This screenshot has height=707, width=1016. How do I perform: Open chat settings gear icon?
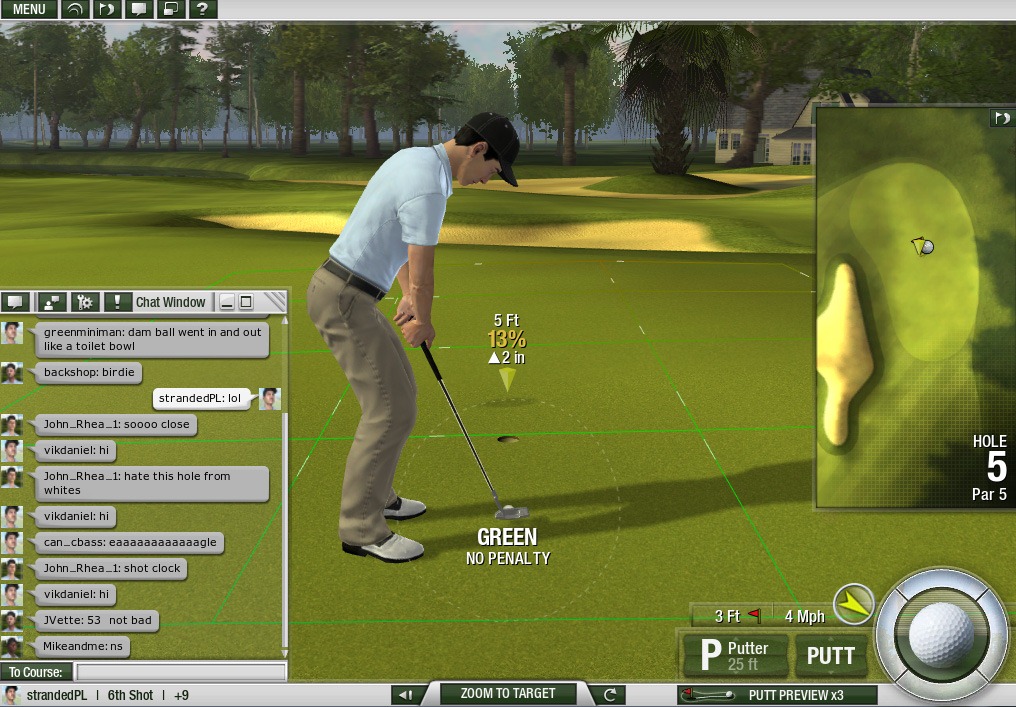[x=84, y=302]
